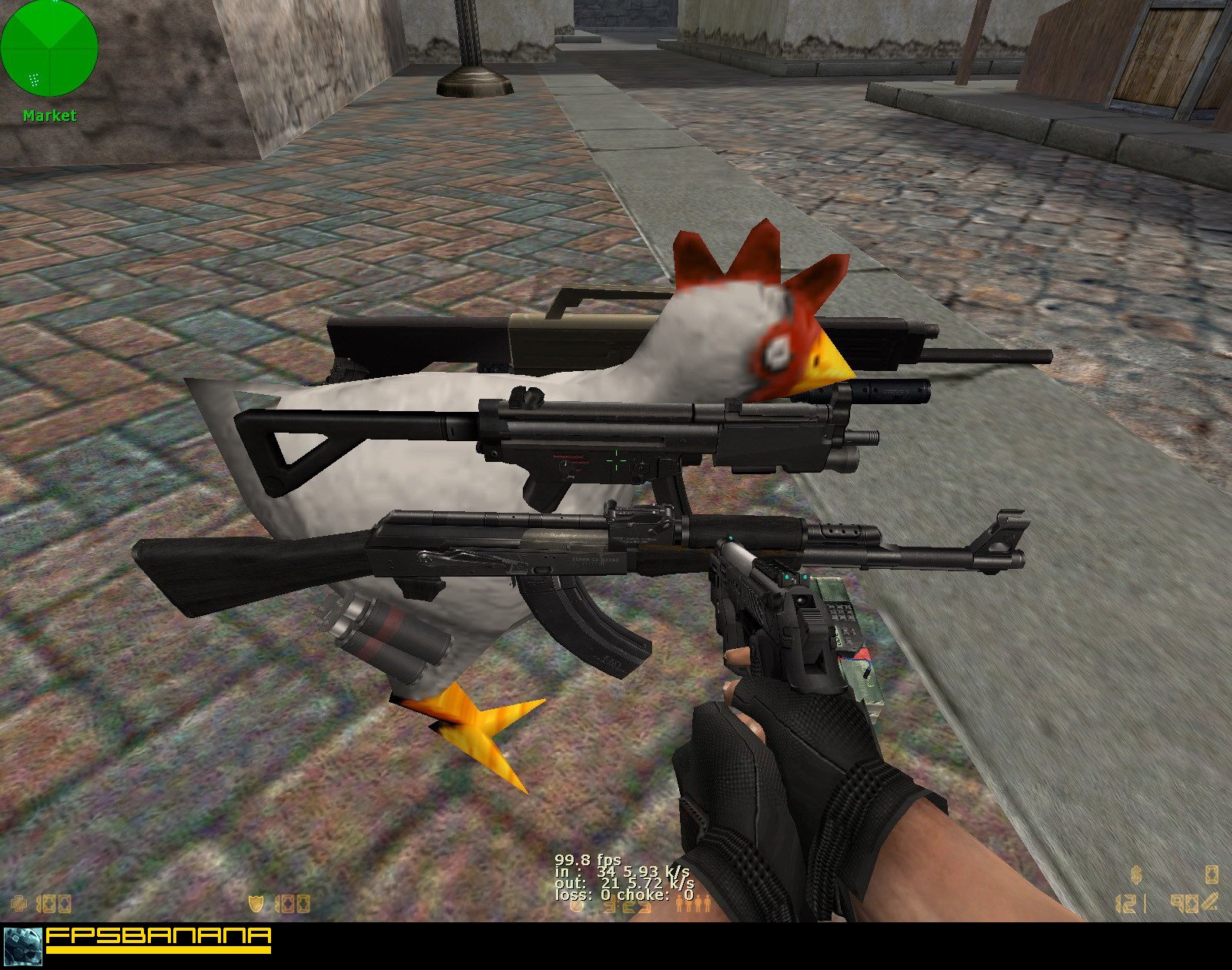Click the spare magazine icon above the ammo count
This screenshot has width=1232, height=970.
tap(1212, 875)
